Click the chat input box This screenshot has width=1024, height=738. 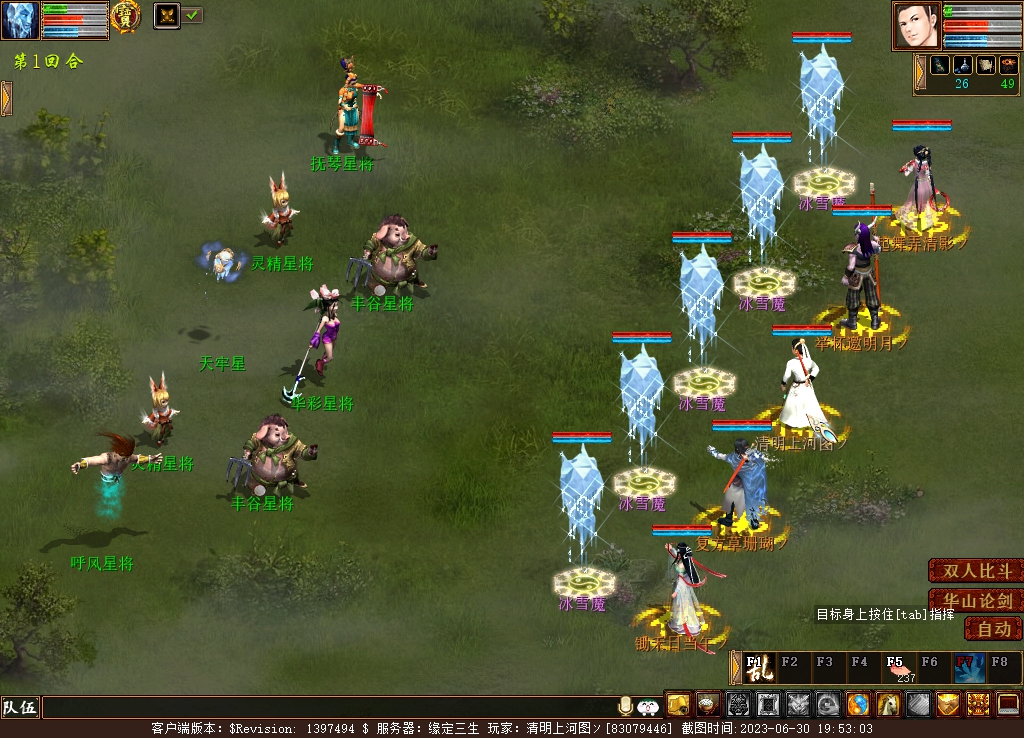[x=328, y=707]
